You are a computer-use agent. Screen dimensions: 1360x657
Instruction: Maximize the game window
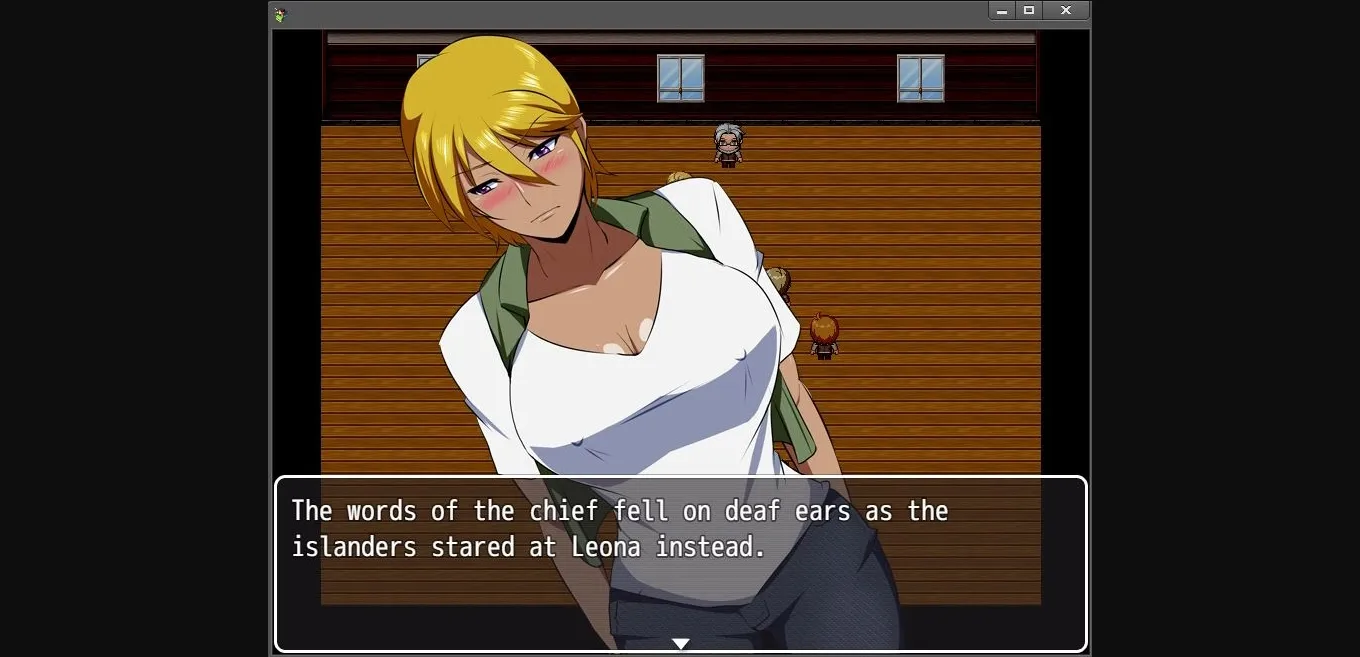(1029, 10)
